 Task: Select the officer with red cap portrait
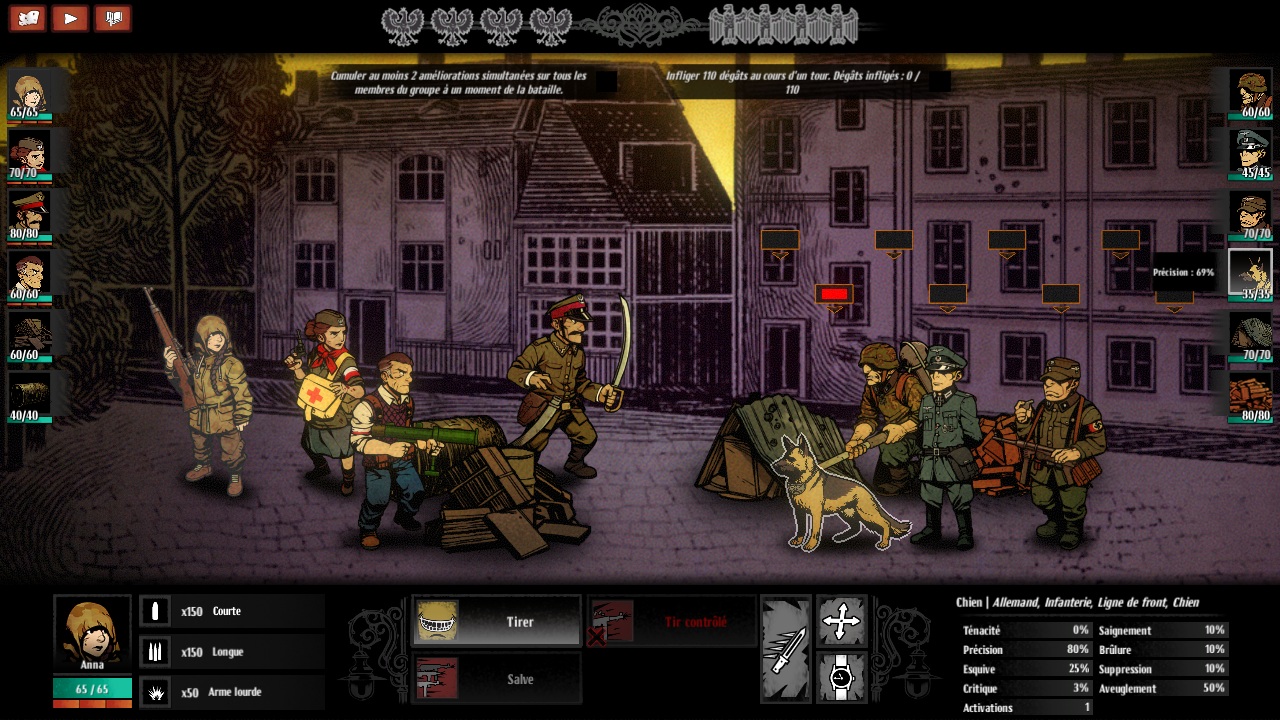pos(29,213)
